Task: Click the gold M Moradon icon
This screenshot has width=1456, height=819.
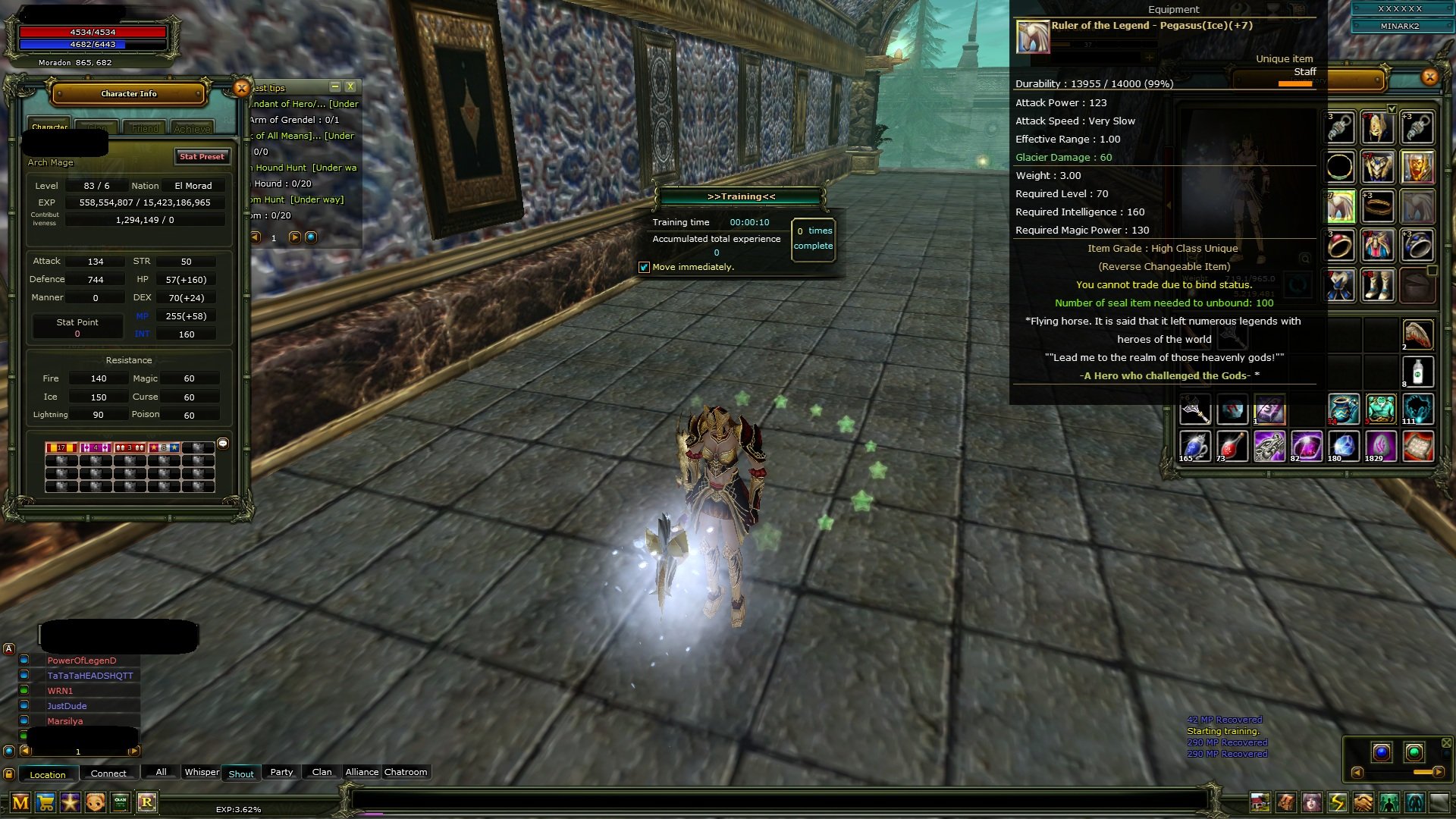Action: click(20, 802)
